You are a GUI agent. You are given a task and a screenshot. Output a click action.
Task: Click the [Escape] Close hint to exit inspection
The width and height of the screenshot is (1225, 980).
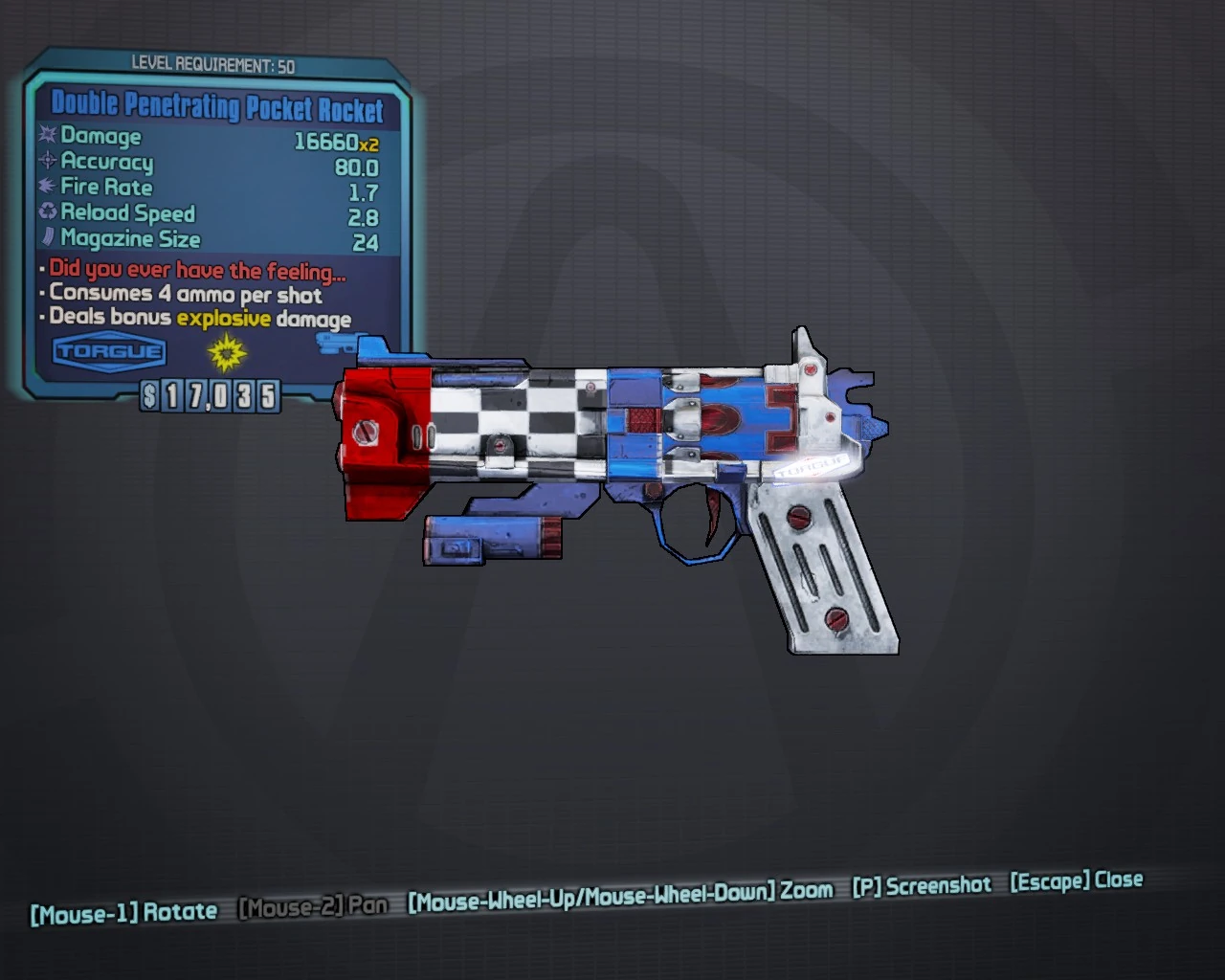pyautogui.click(x=1077, y=882)
